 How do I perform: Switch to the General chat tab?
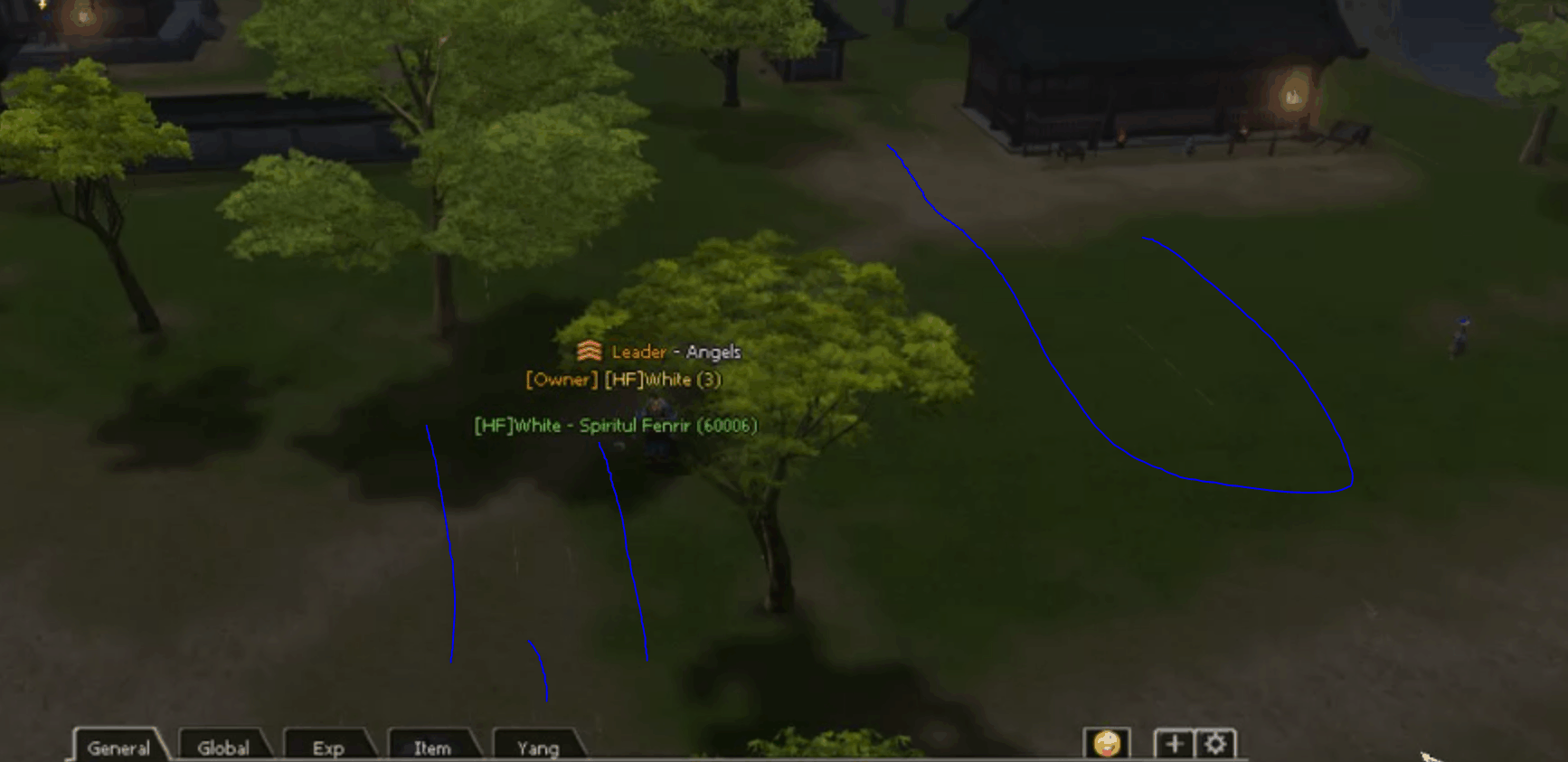pyautogui.click(x=118, y=747)
